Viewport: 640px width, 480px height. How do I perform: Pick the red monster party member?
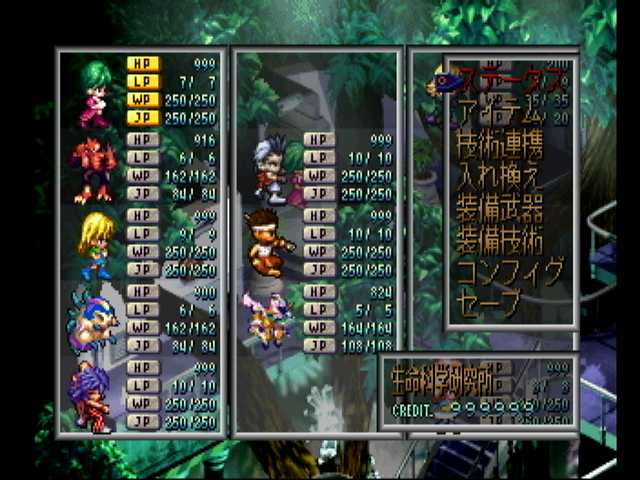(x=93, y=168)
